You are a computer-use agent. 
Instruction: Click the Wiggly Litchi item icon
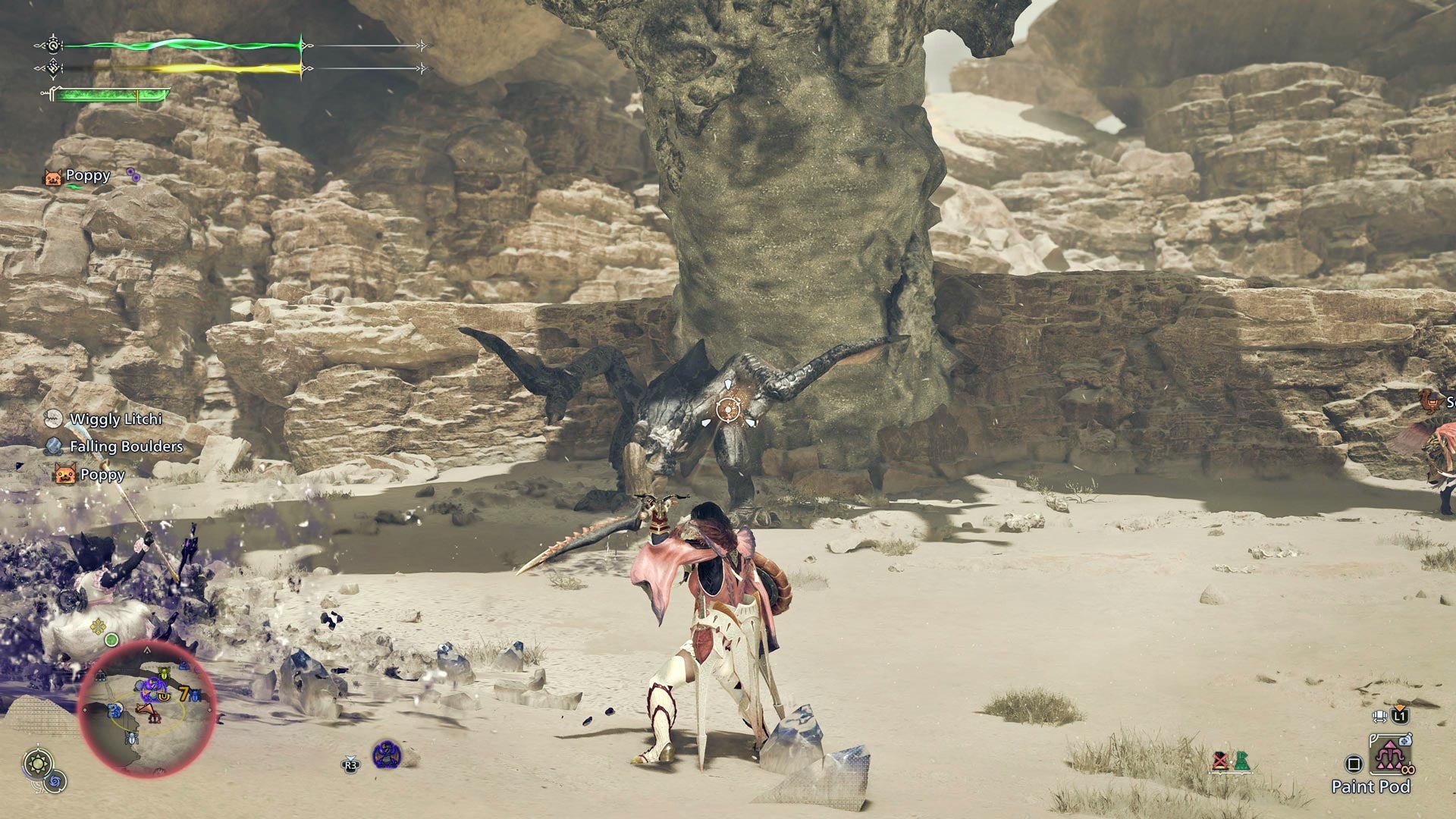pyautogui.click(x=54, y=419)
